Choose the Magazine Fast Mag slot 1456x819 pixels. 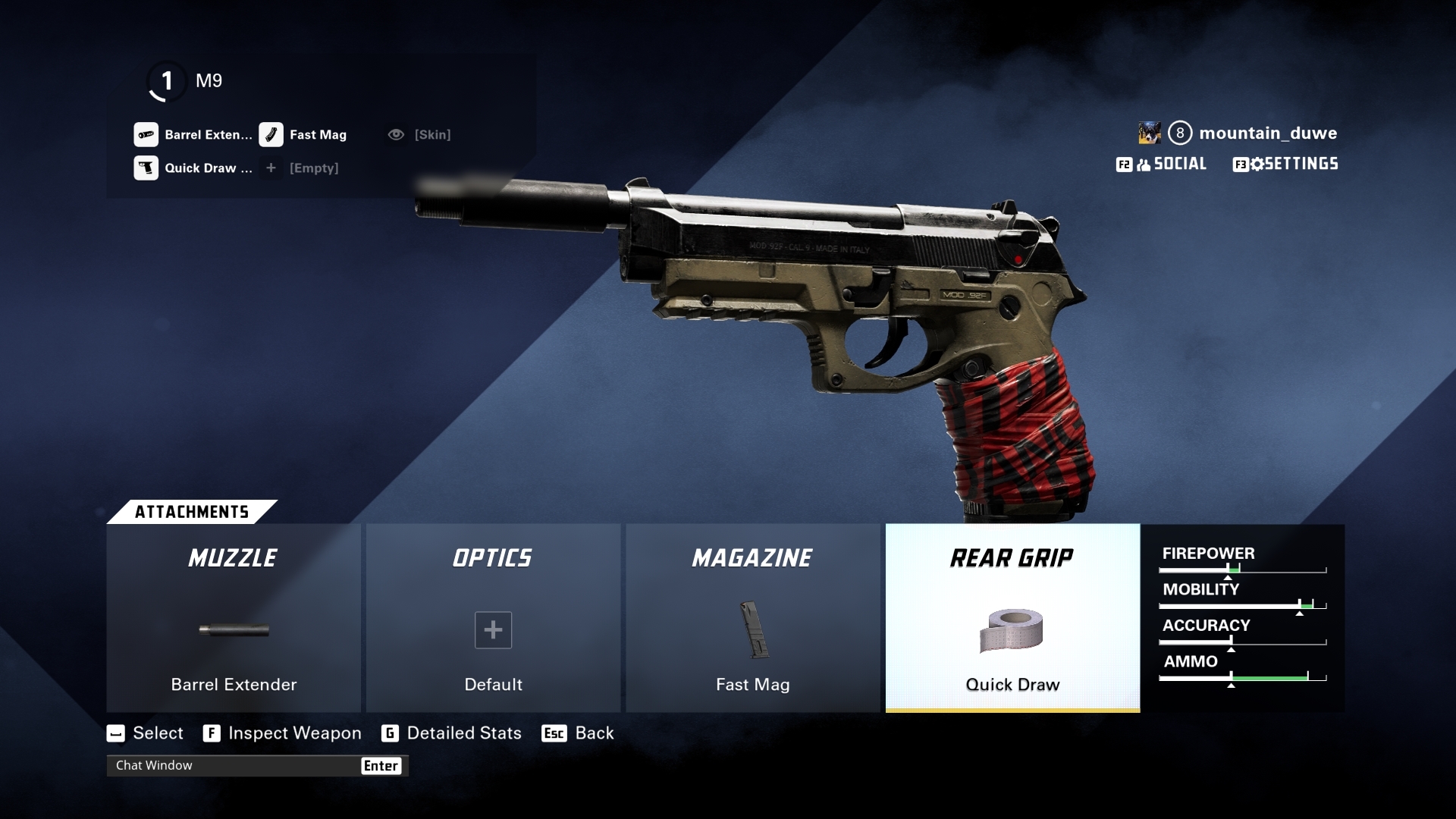752,618
